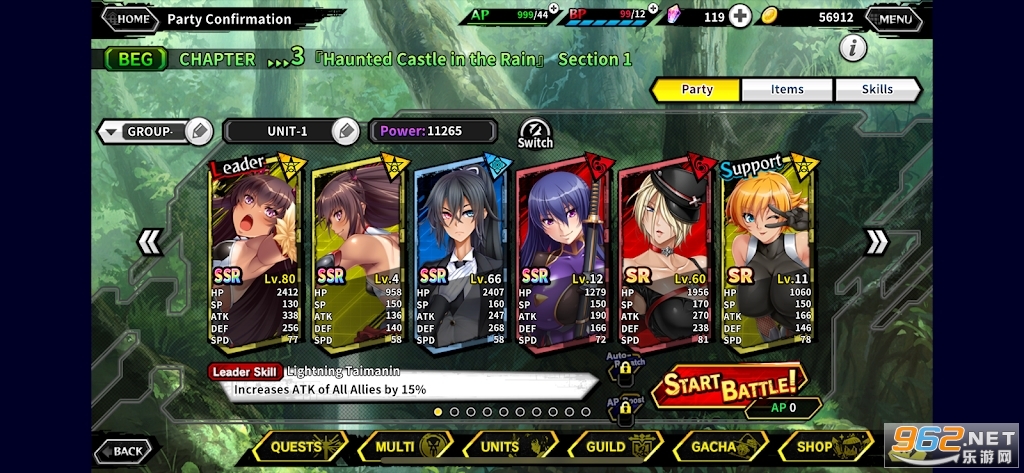Show the stage info icon
This screenshot has width=1024, height=473.
click(x=852, y=47)
